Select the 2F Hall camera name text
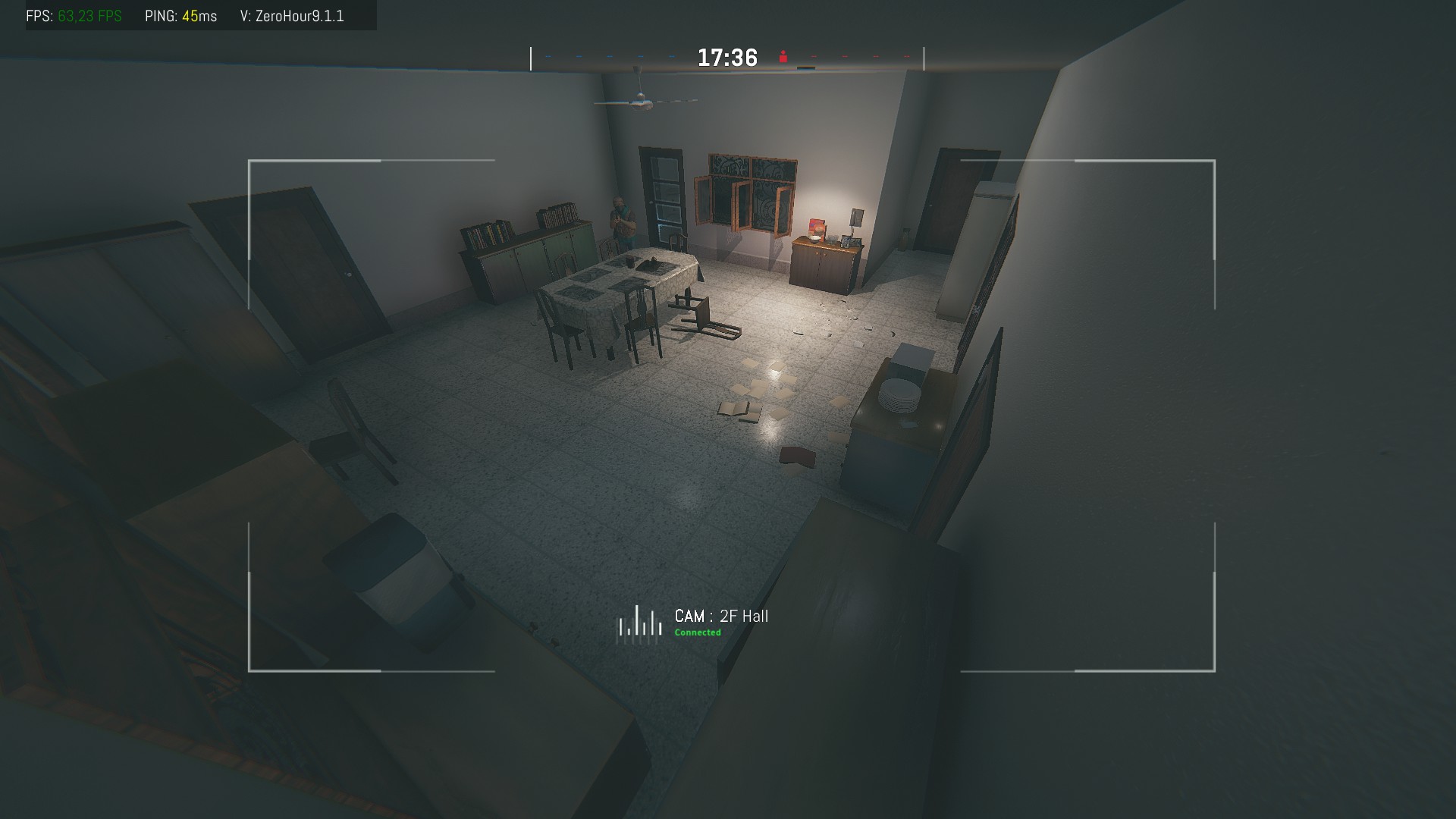The width and height of the screenshot is (1456, 819). (745, 616)
